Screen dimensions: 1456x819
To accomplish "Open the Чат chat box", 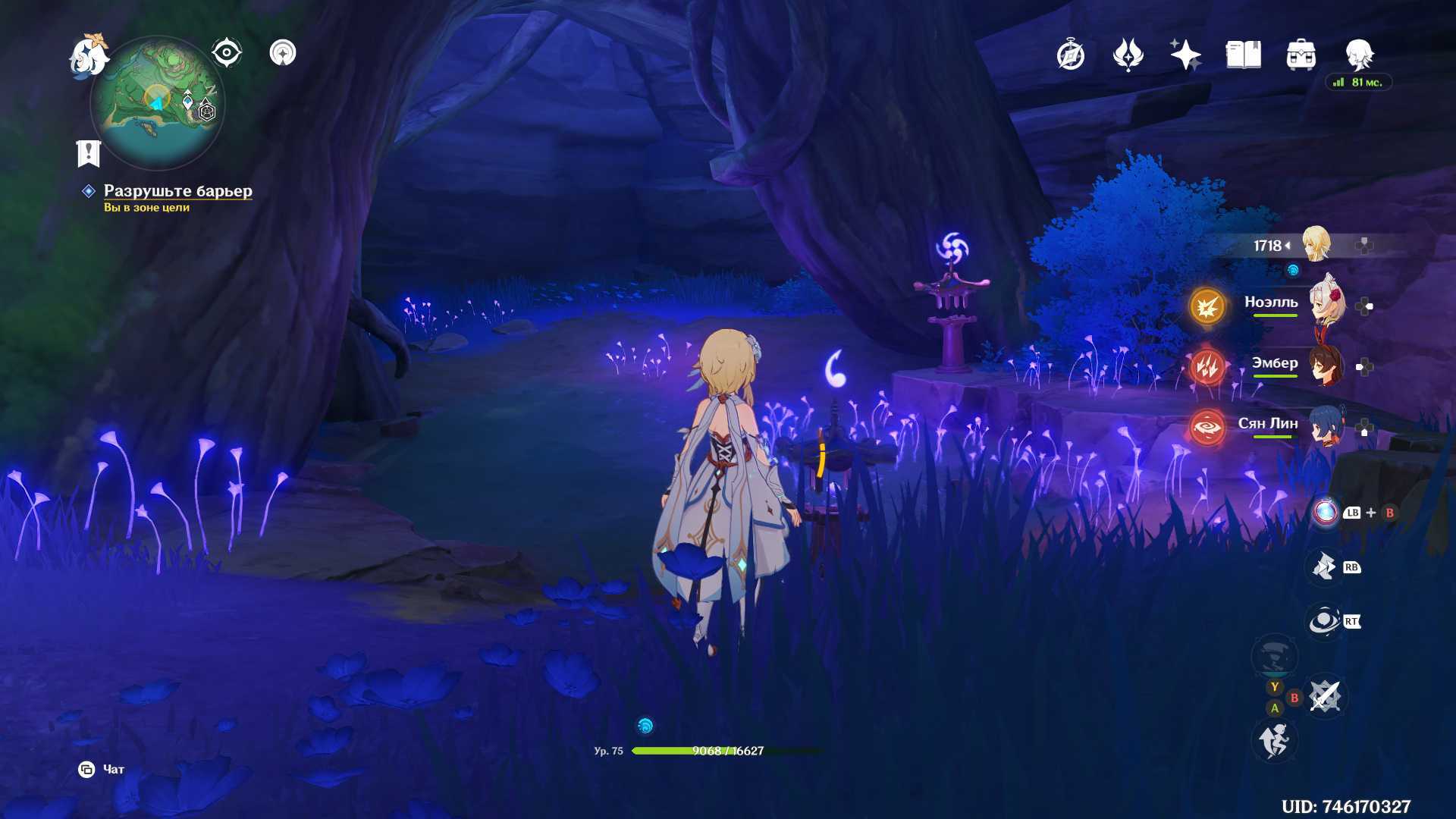I will click(102, 770).
